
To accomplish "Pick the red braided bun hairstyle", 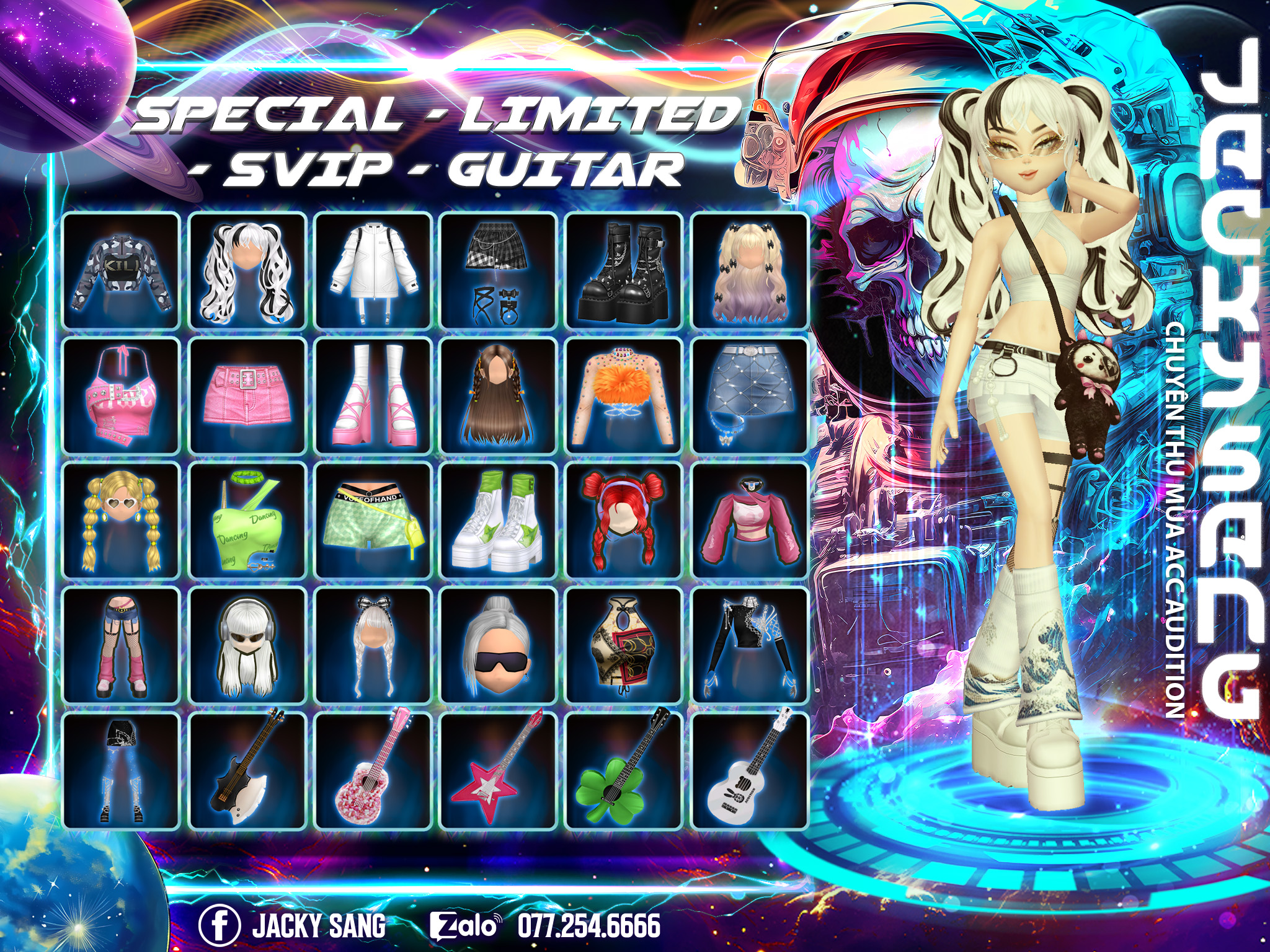I will 624,521.
